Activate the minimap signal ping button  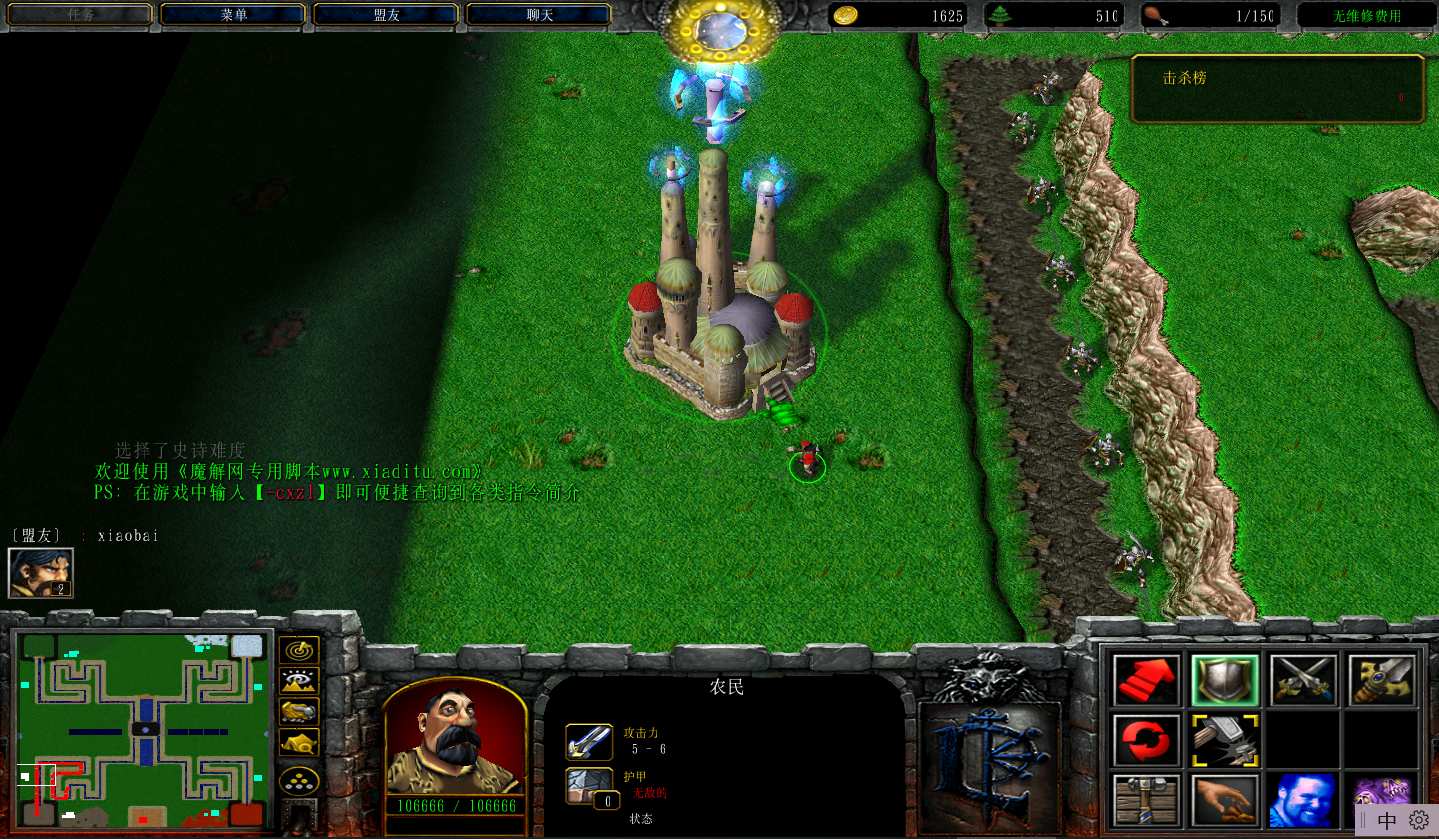coord(299,650)
